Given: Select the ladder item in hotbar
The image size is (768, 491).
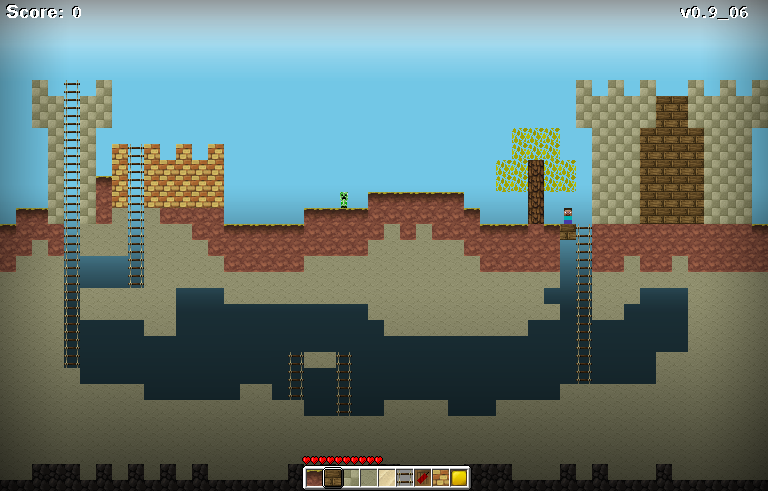Looking at the screenshot, I should (x=405, y=478).
